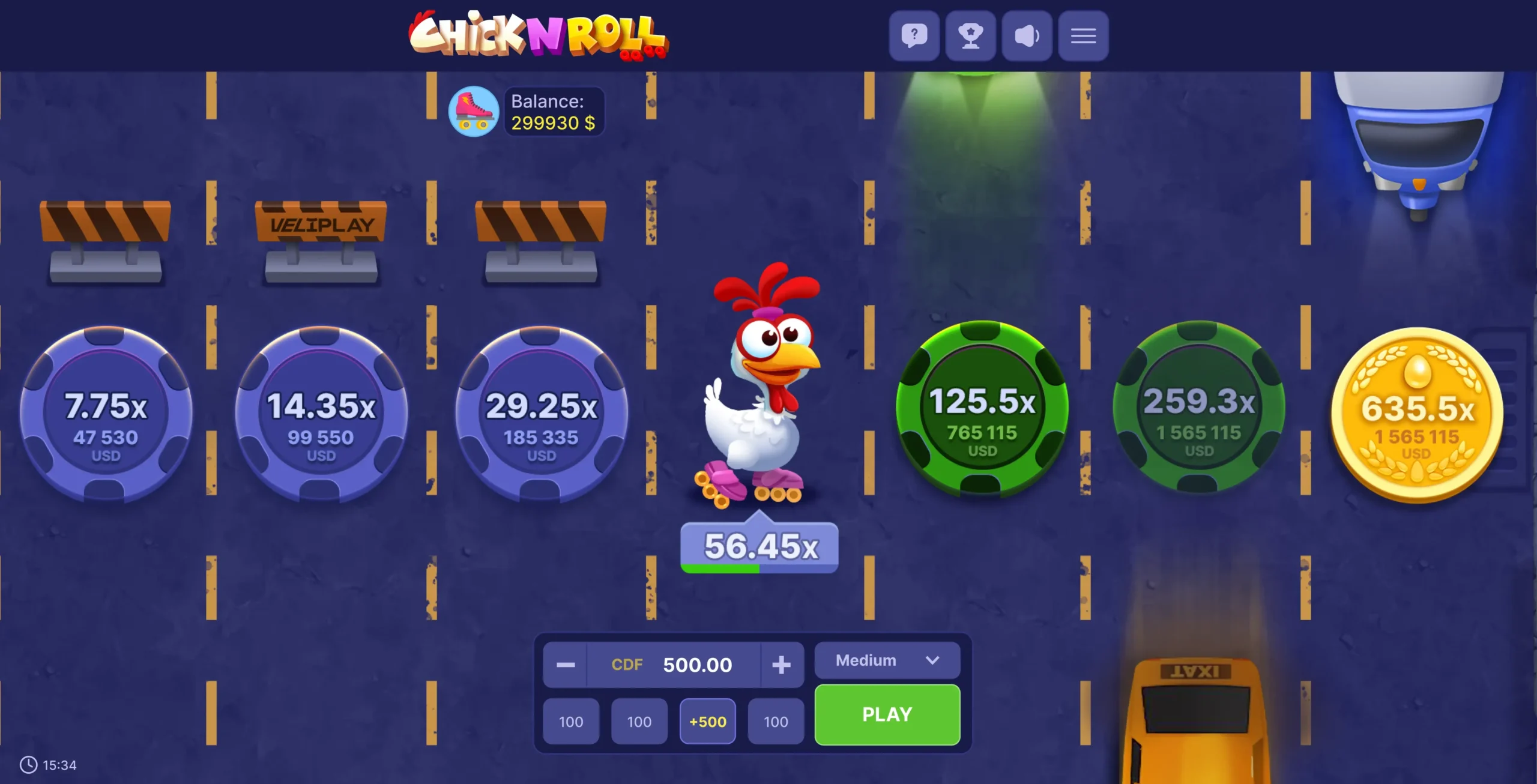Decrease the bet with the minus stepper
This screenshot has width=1537, height=784.
565,664
